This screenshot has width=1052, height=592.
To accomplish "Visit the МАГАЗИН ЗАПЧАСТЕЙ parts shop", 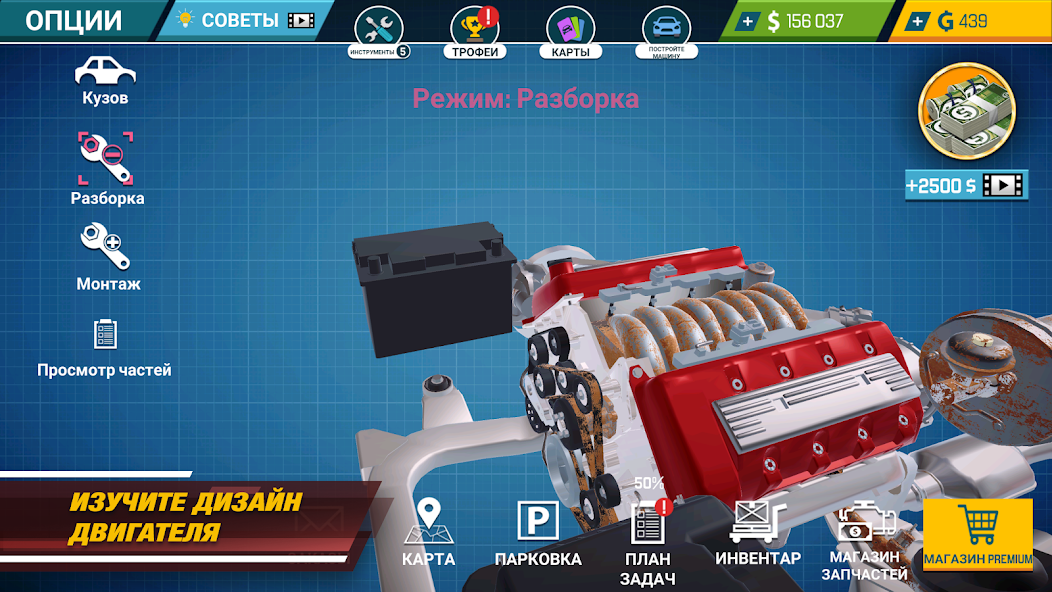I will tap(865, 542).
